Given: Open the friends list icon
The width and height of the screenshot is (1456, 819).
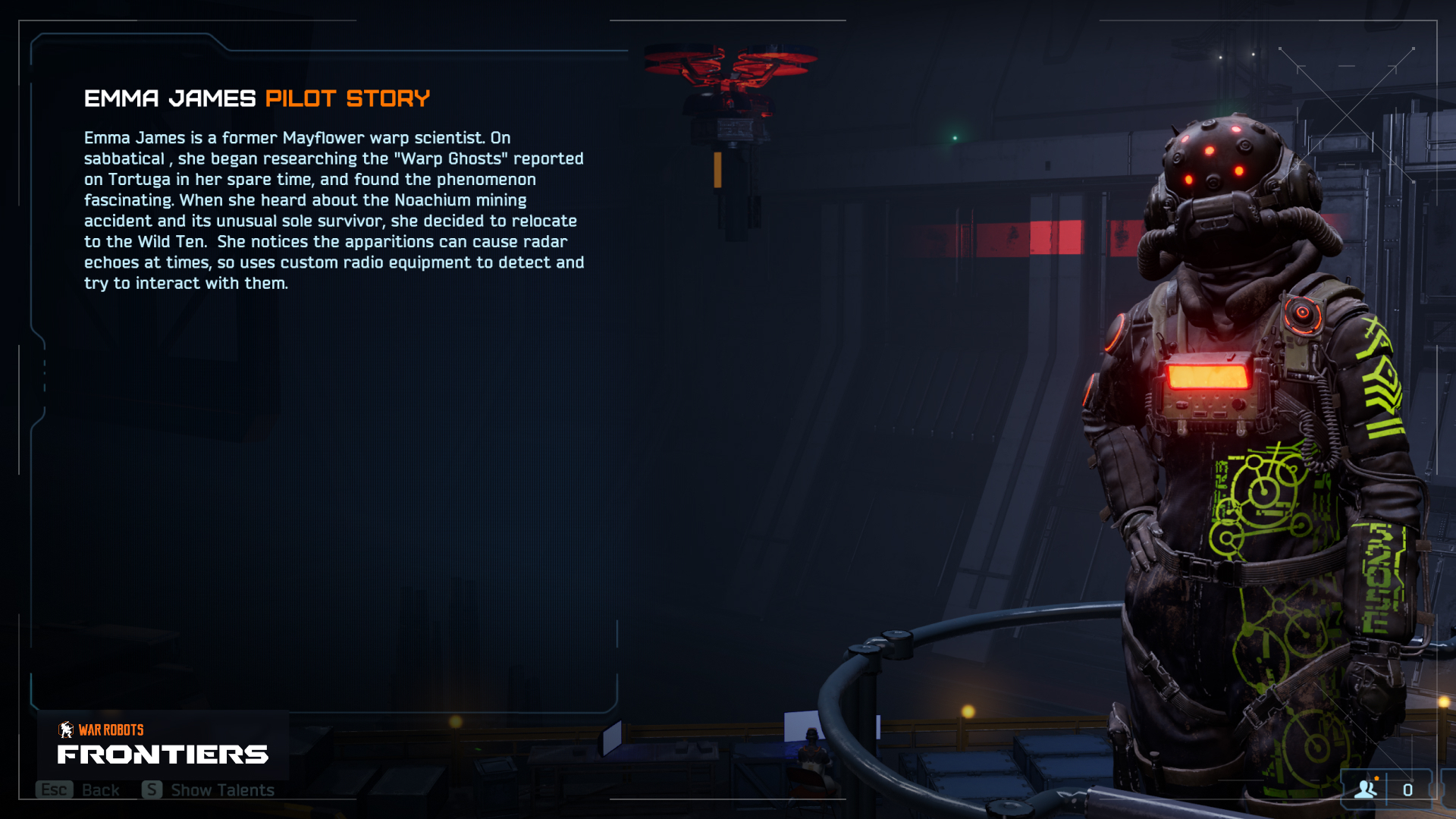Looking at the screenshot, I should pos(1366,789).
